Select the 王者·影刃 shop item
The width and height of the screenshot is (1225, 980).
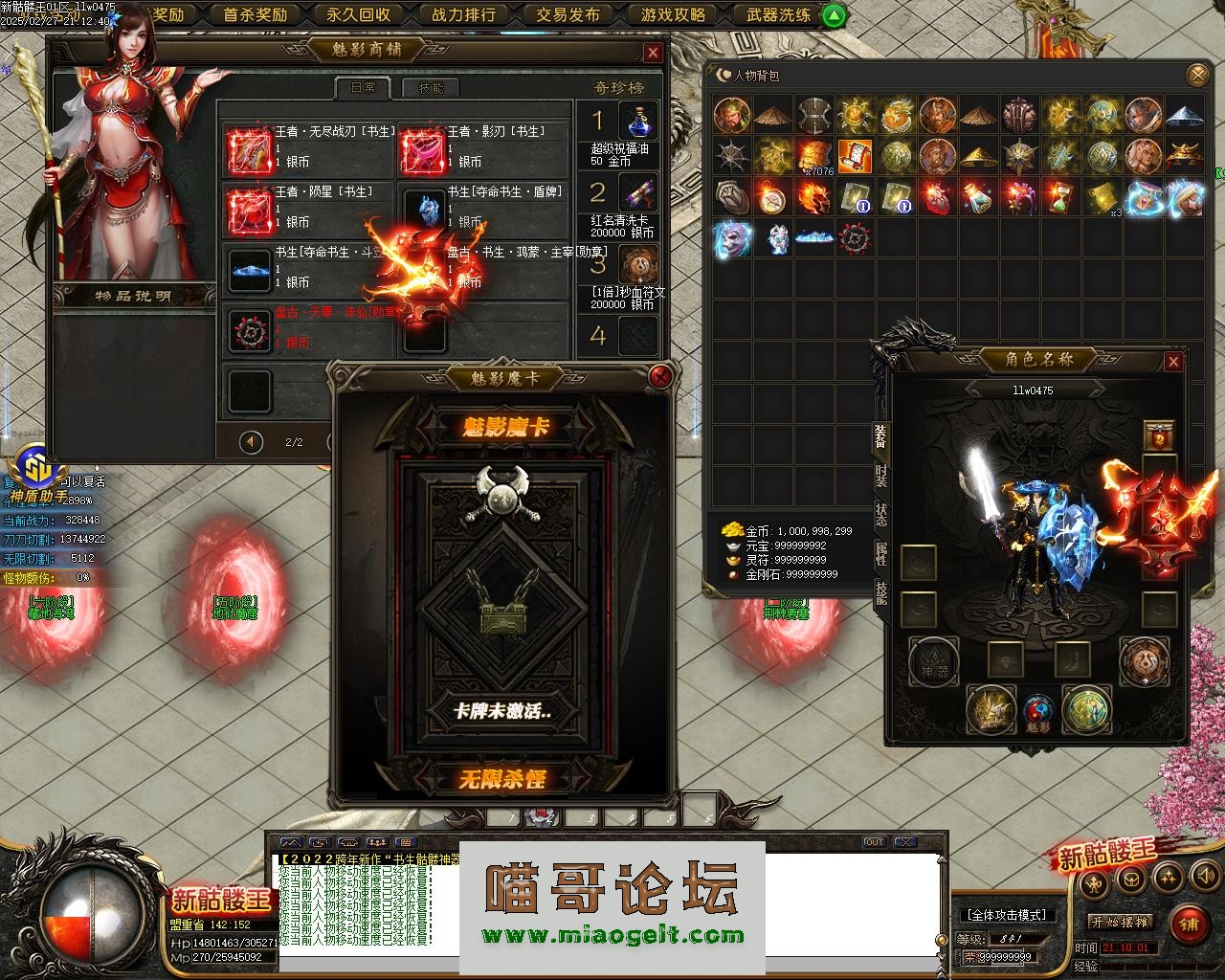click(421, 149)
